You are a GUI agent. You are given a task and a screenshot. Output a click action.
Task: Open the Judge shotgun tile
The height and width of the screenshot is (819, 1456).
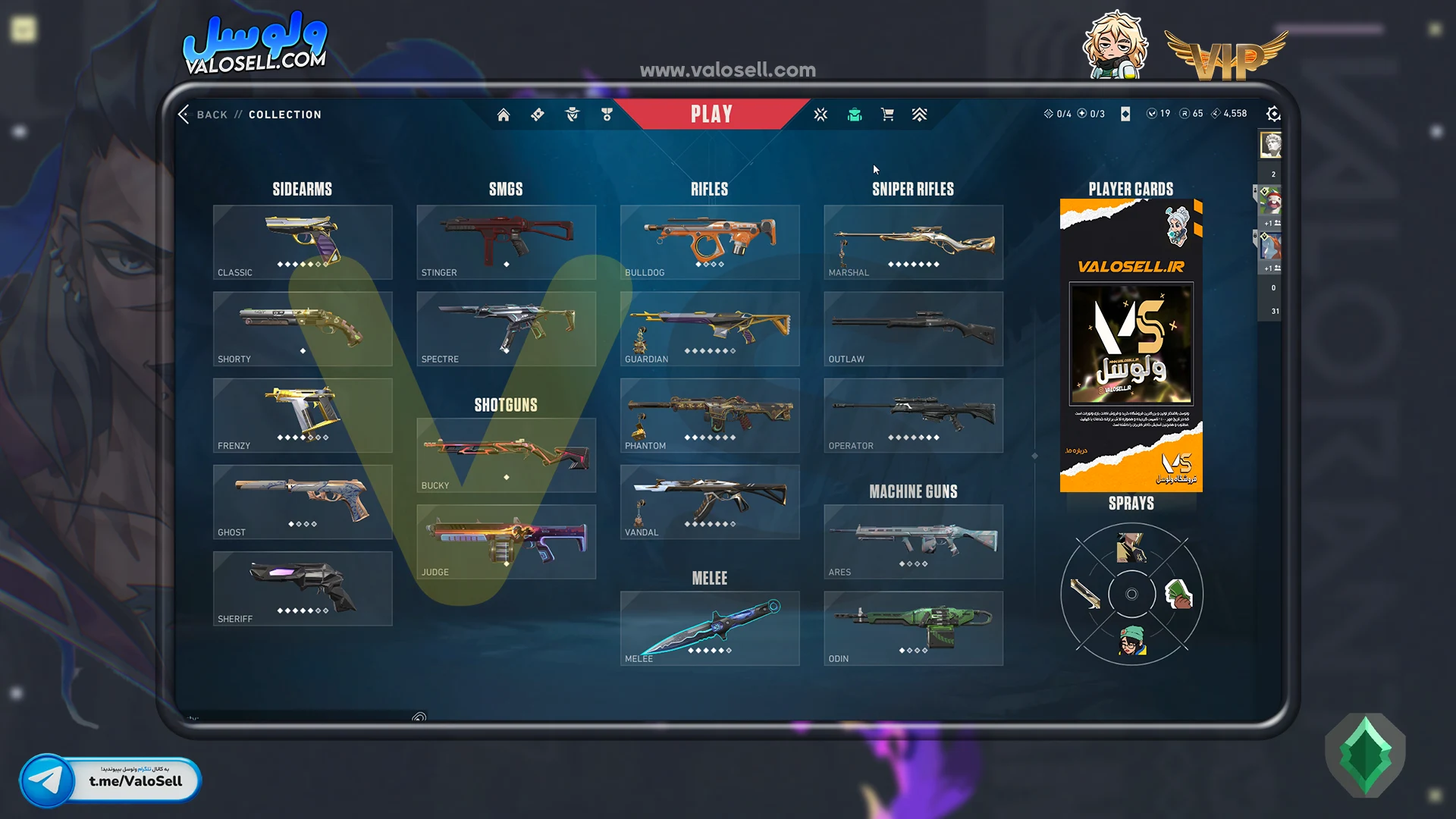click(506, 541)
